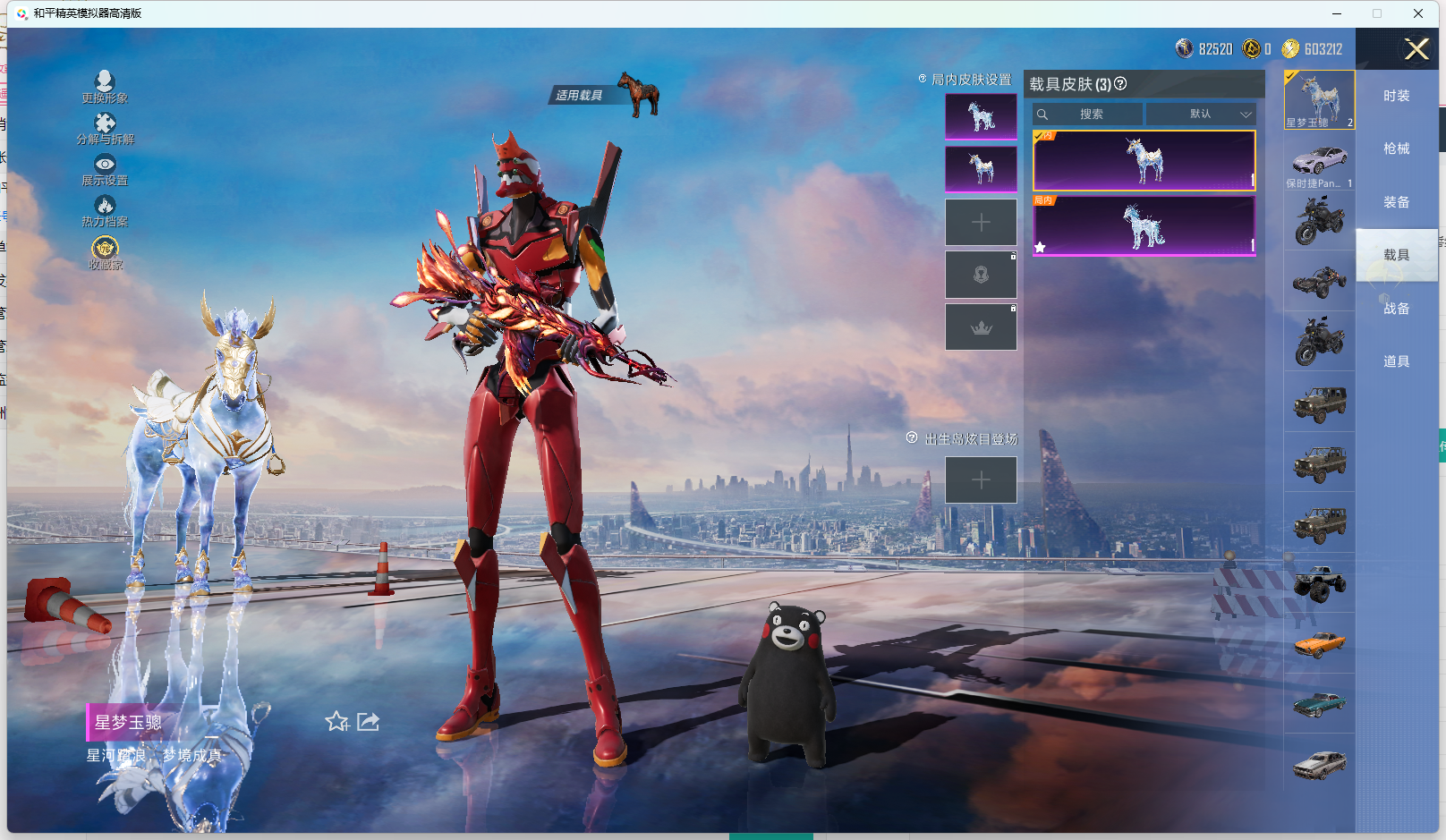Image resolution: width=1446 pixels, height=840 pixels.
Task: Select the 载具 vehicle tab
Action: (1396, 255)
